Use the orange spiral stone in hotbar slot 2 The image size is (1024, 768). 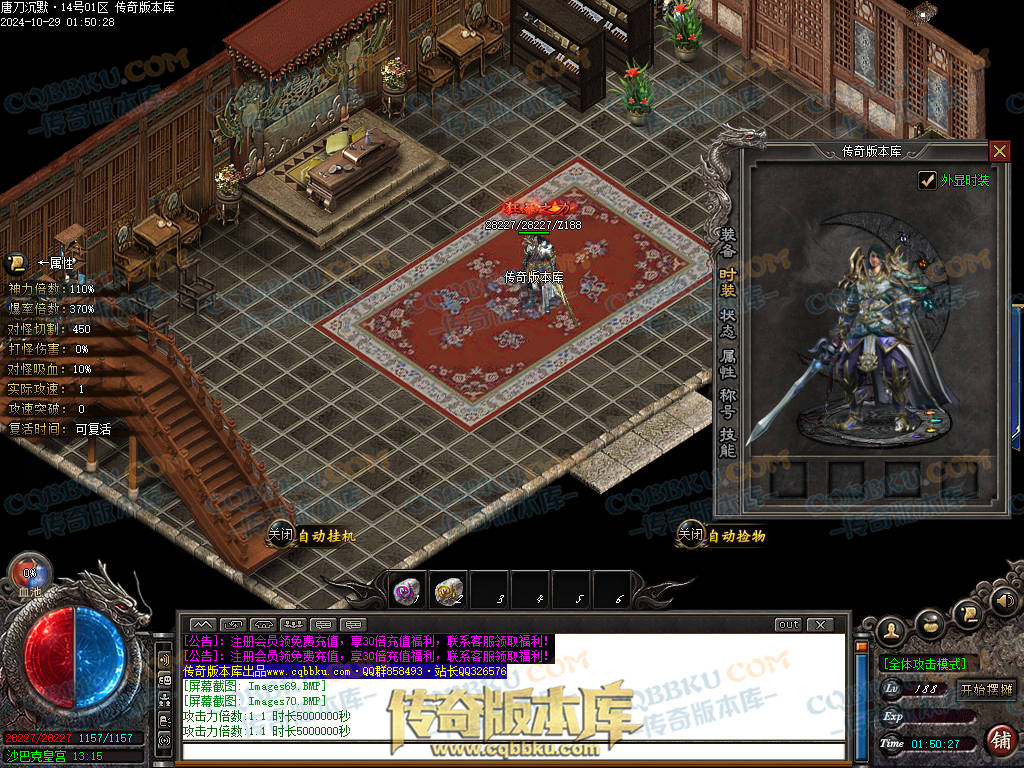coord(449,591)
